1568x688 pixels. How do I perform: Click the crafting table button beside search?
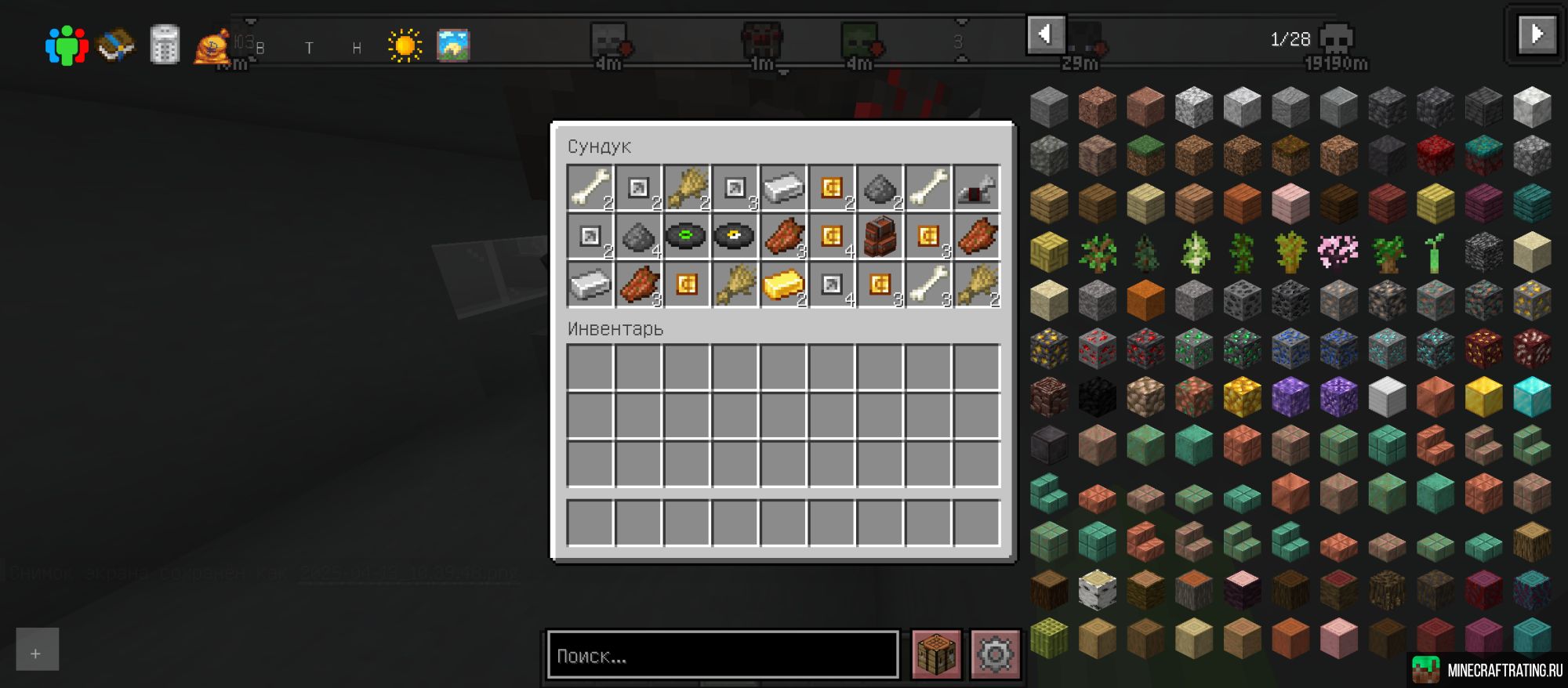(936, 654)
